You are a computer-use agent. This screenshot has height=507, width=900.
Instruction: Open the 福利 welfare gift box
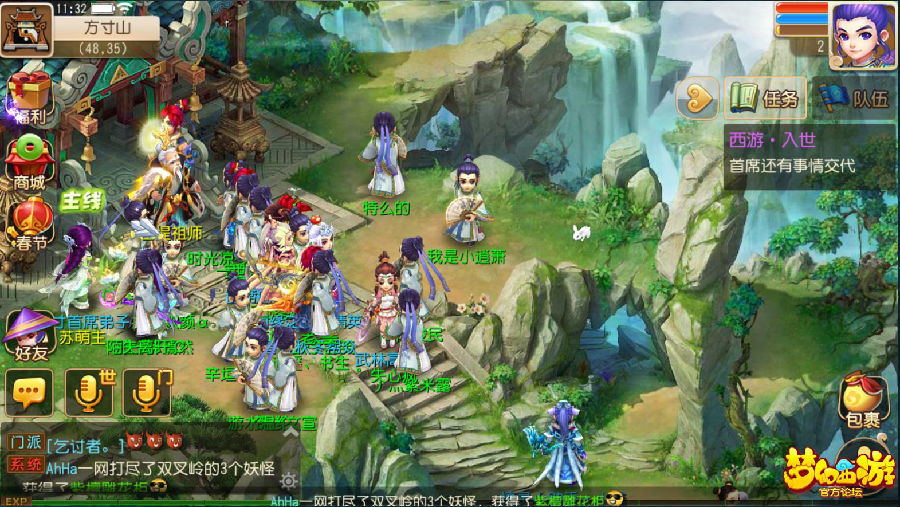[x=28, y=96]
